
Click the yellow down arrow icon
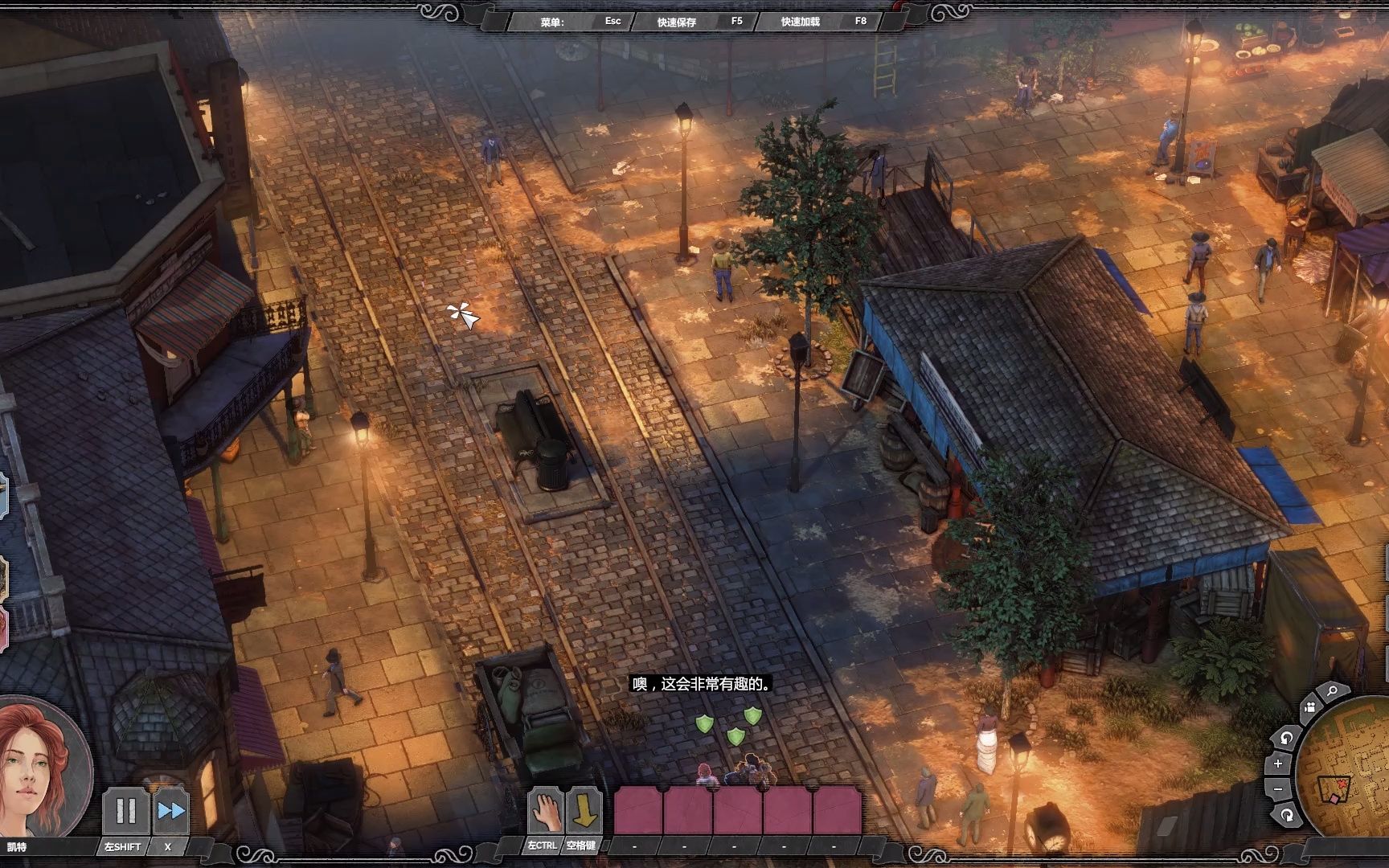(x=584, y=811)
